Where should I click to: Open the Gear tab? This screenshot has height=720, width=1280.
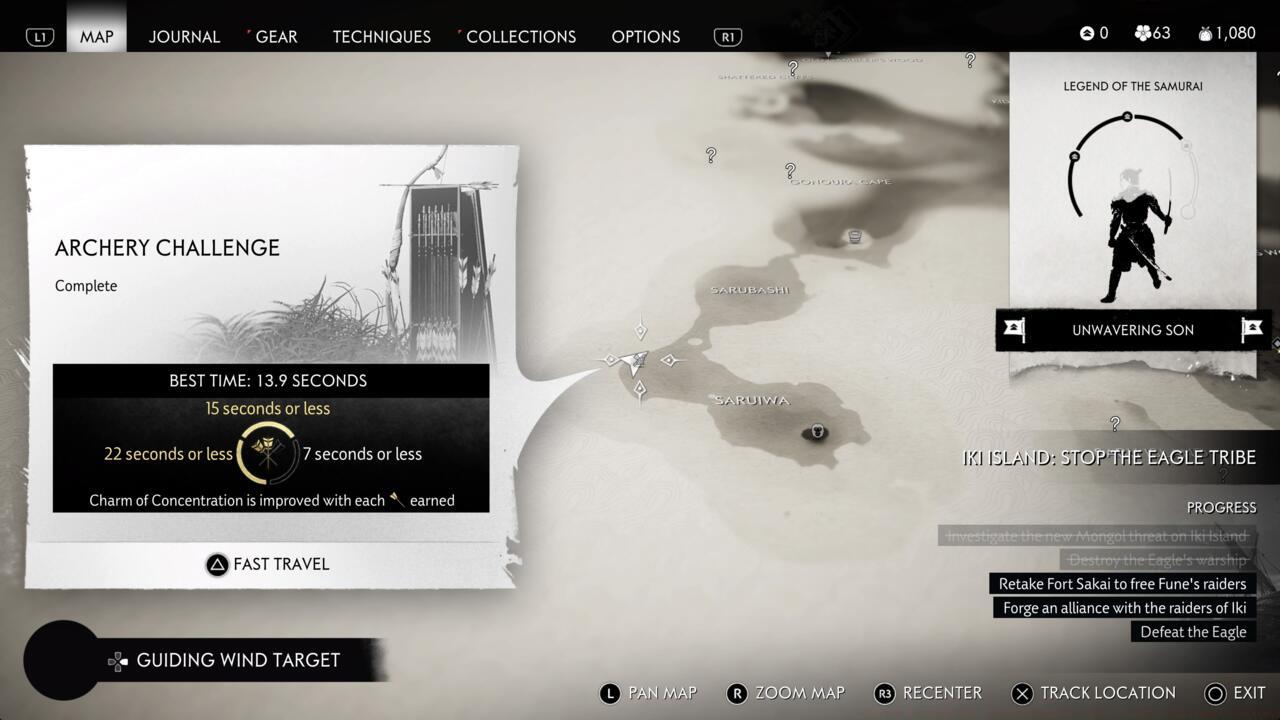point(276,36)
